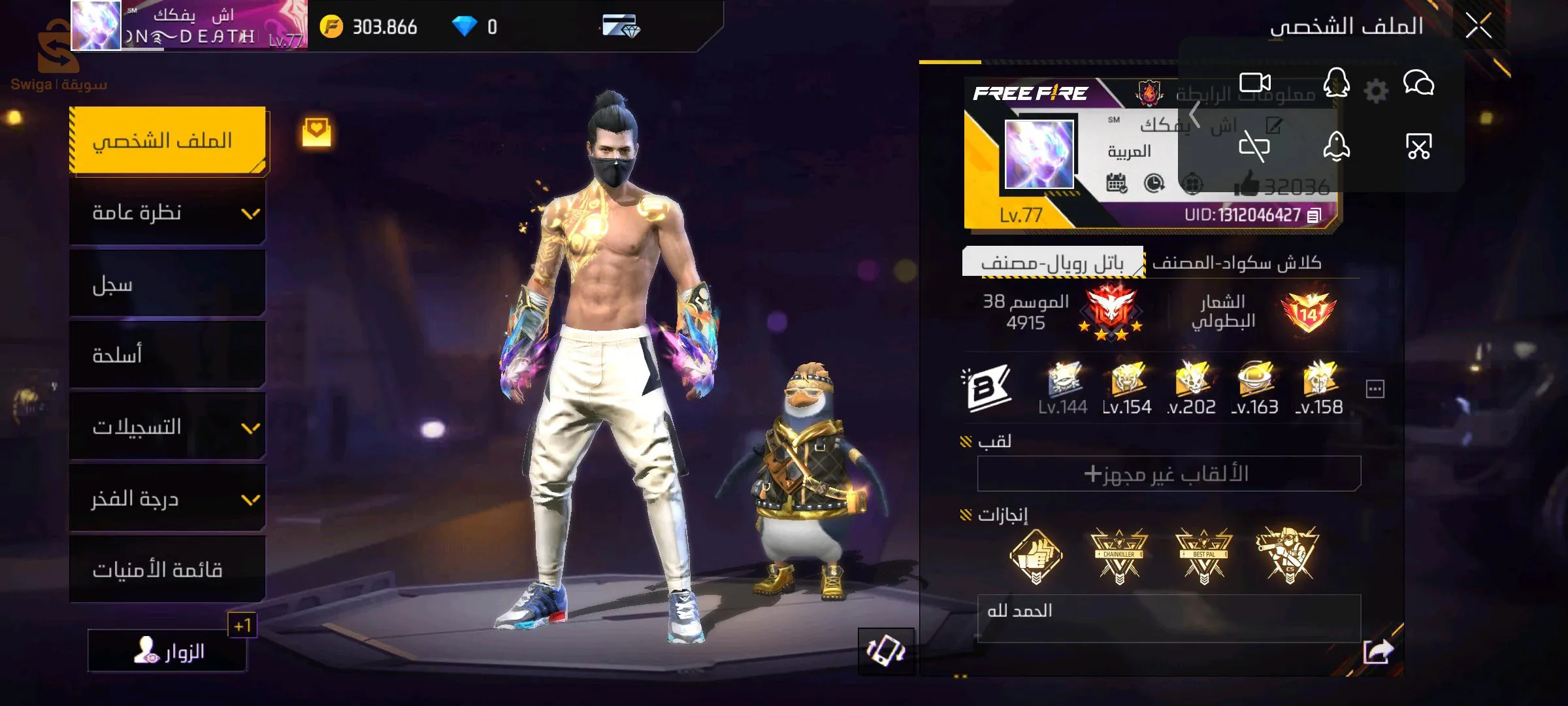
Task: Open the settings gear icon
Action: pyautogui.click(x=1376, y=91)
